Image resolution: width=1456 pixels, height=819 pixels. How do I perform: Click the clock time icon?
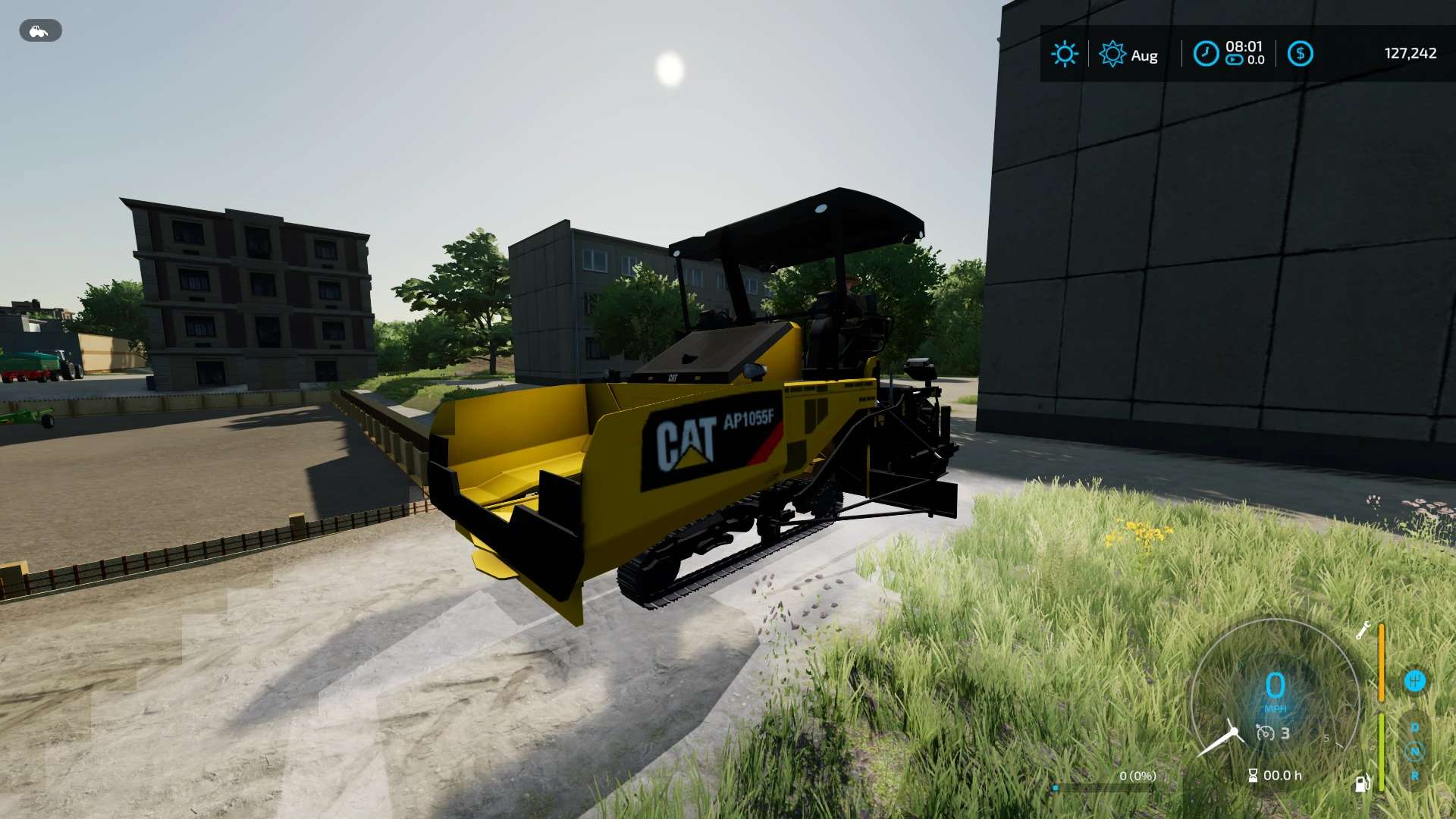pyautogui.click(x=1206, y=54)
